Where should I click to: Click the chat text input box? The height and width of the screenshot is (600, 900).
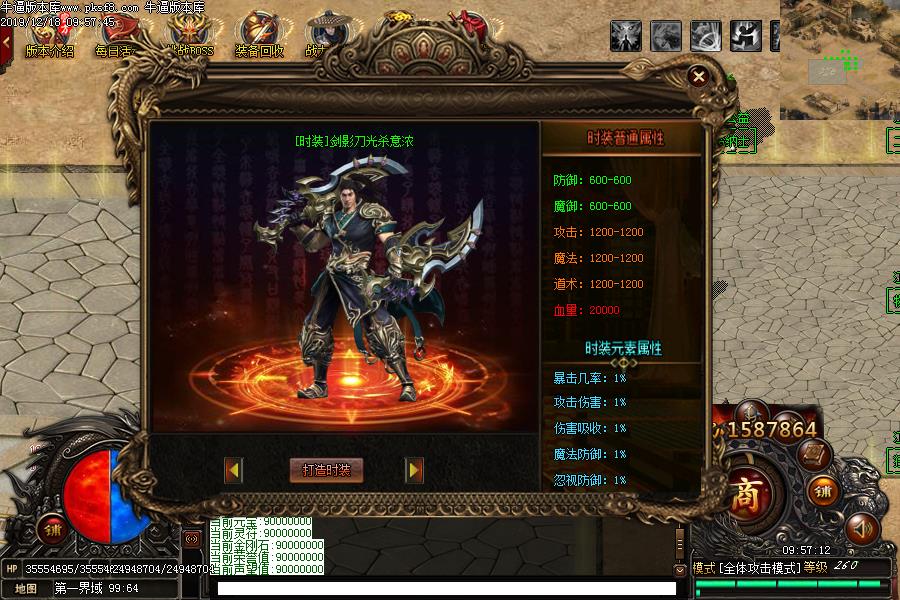coord(440,589)
